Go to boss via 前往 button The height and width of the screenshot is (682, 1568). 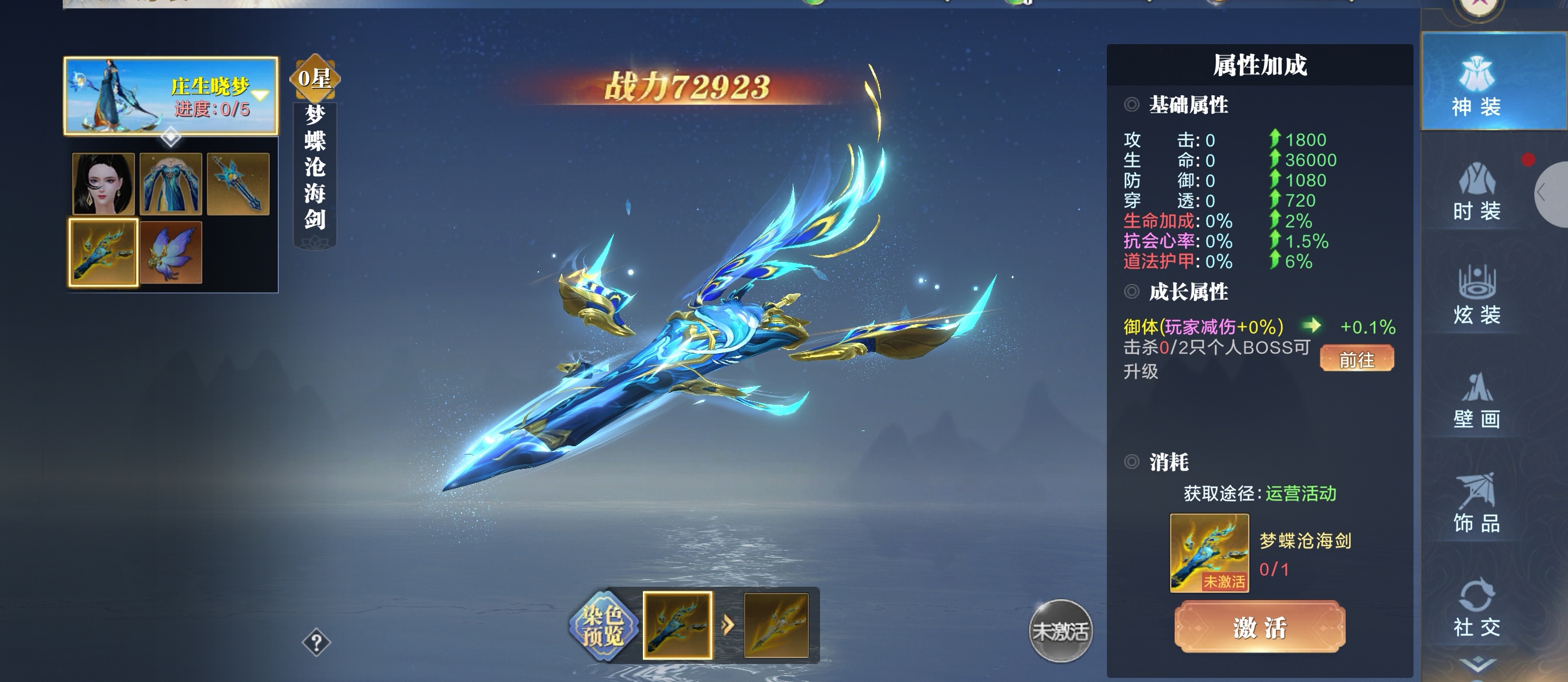(1356, 359)
